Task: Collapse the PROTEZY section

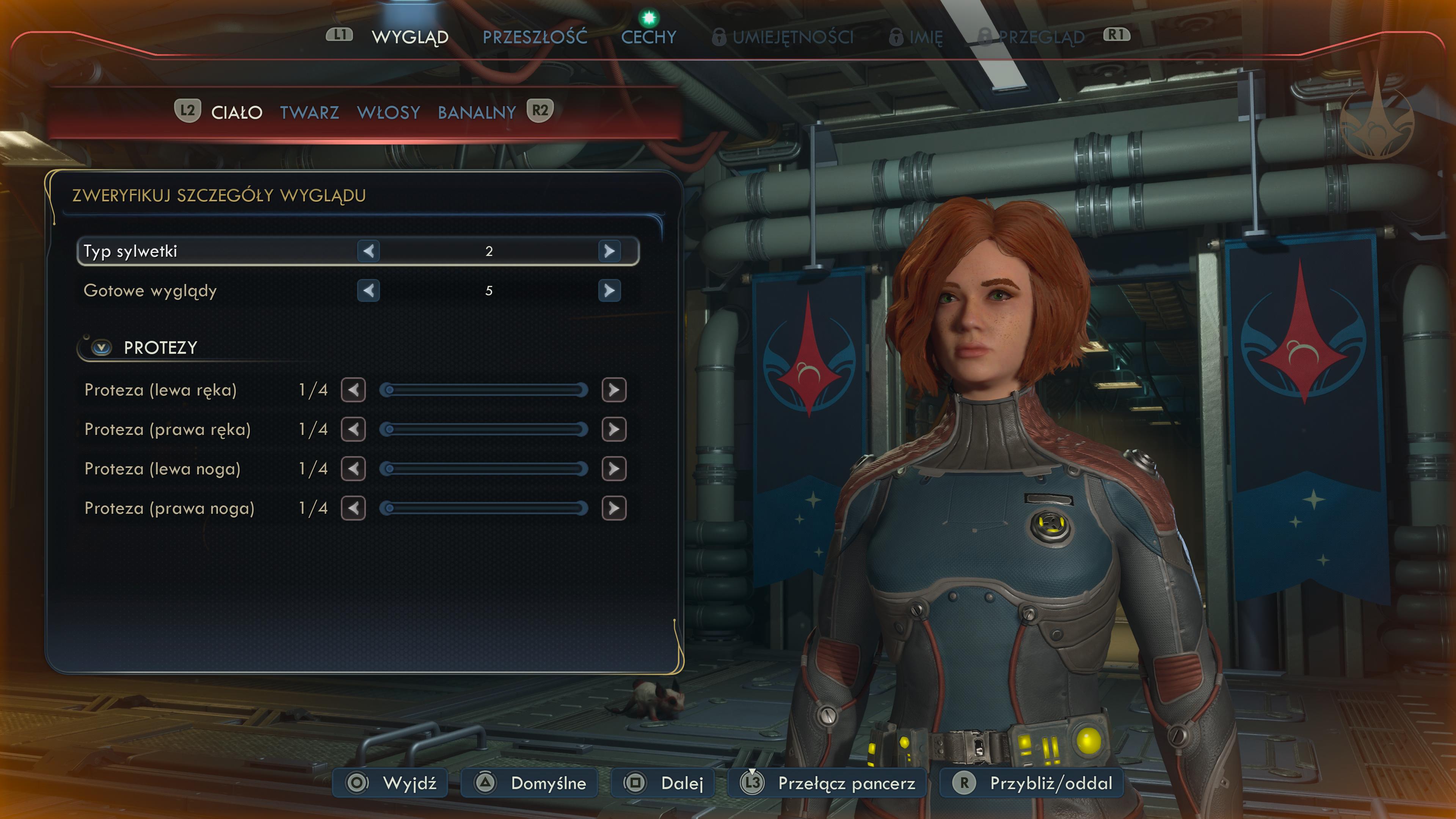Action: click(102, 347)
